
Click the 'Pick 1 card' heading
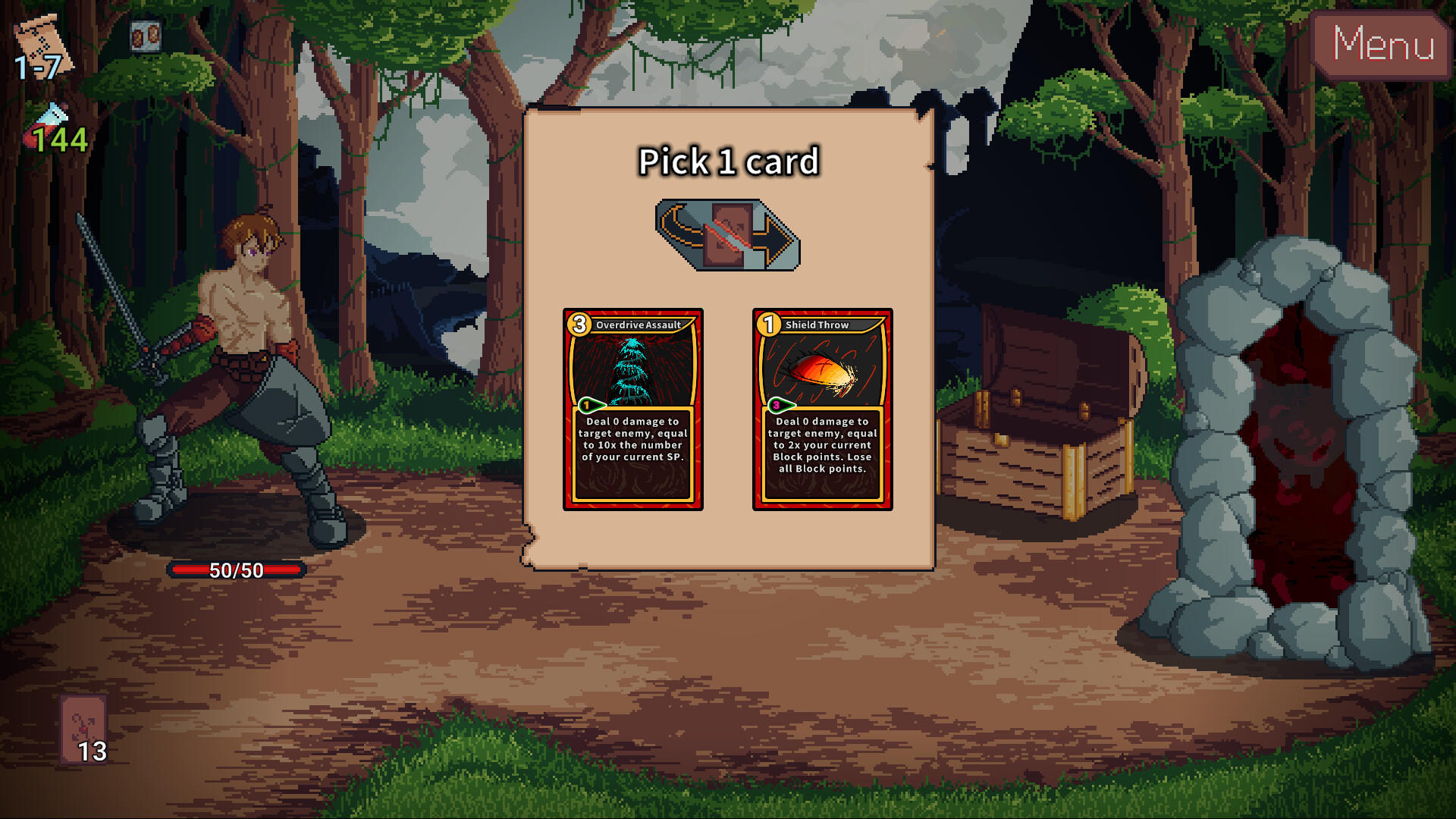[728, 162]
